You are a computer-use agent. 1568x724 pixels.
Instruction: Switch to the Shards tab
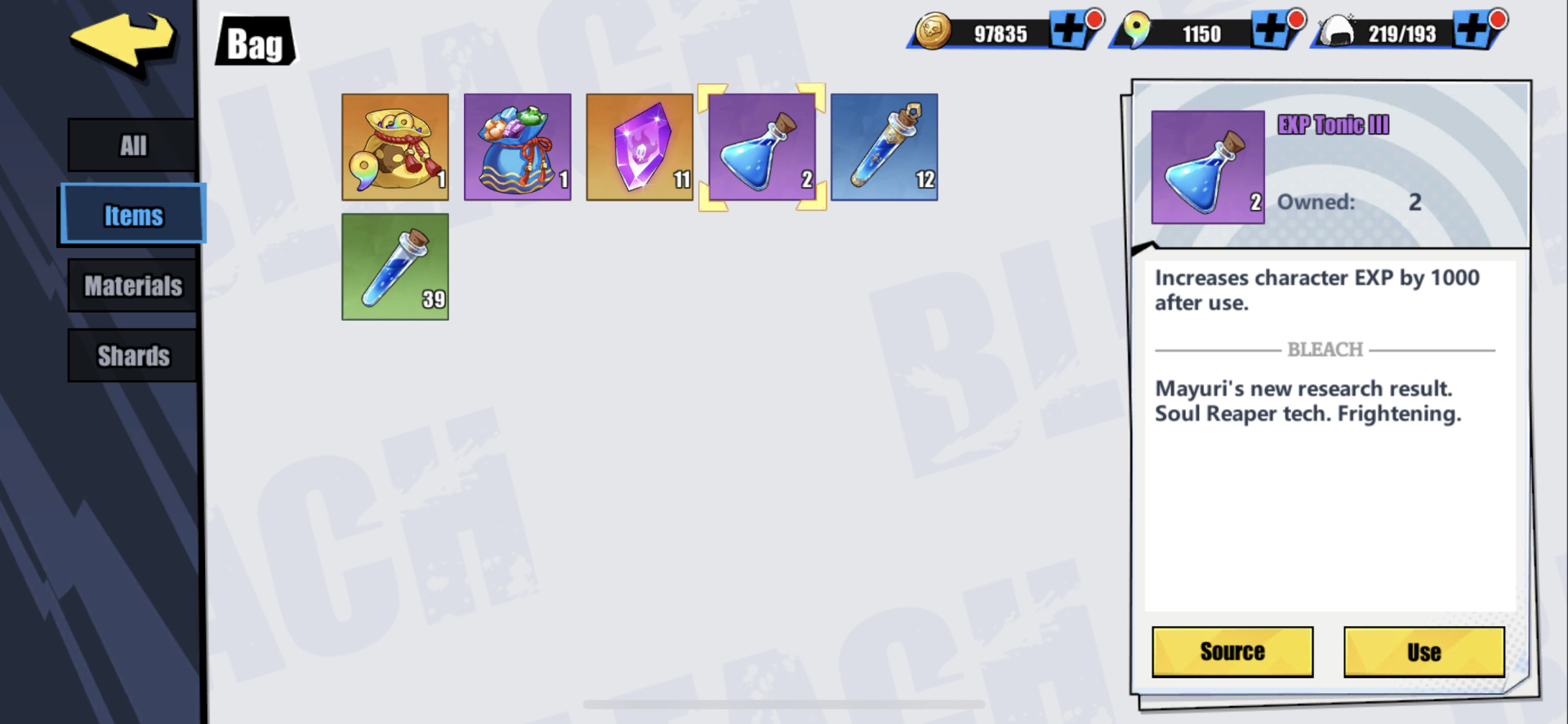click(131, 355)
